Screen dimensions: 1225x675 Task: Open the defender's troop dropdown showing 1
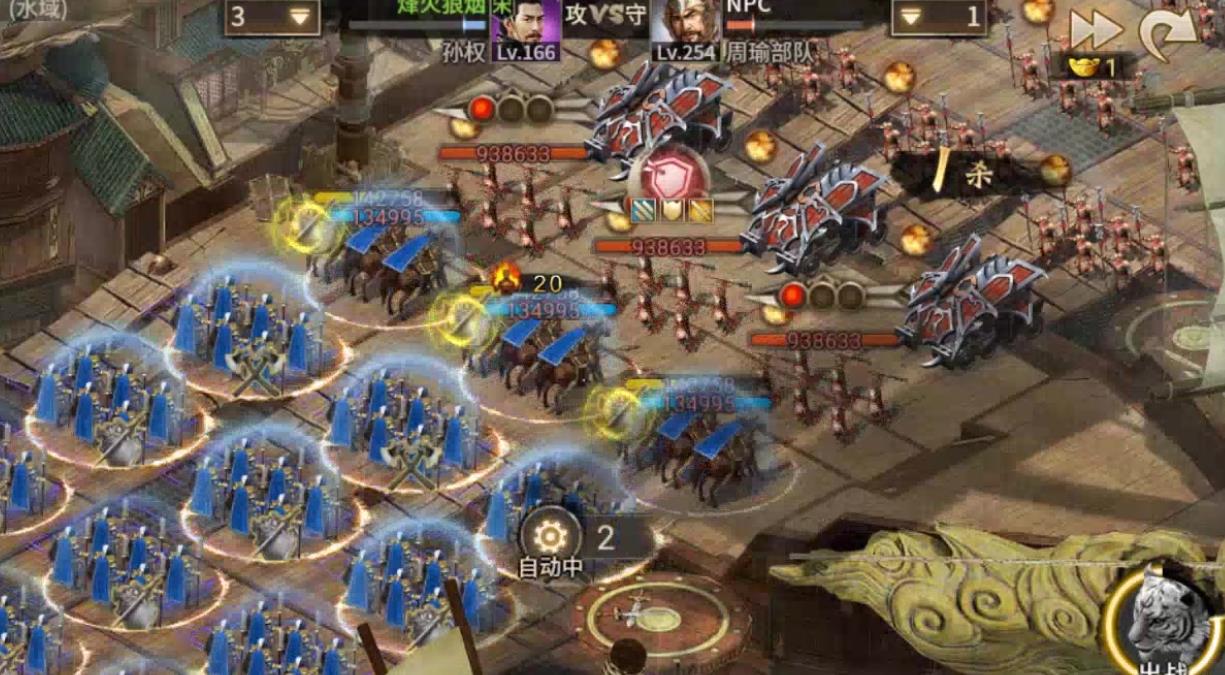coord(937,17)
